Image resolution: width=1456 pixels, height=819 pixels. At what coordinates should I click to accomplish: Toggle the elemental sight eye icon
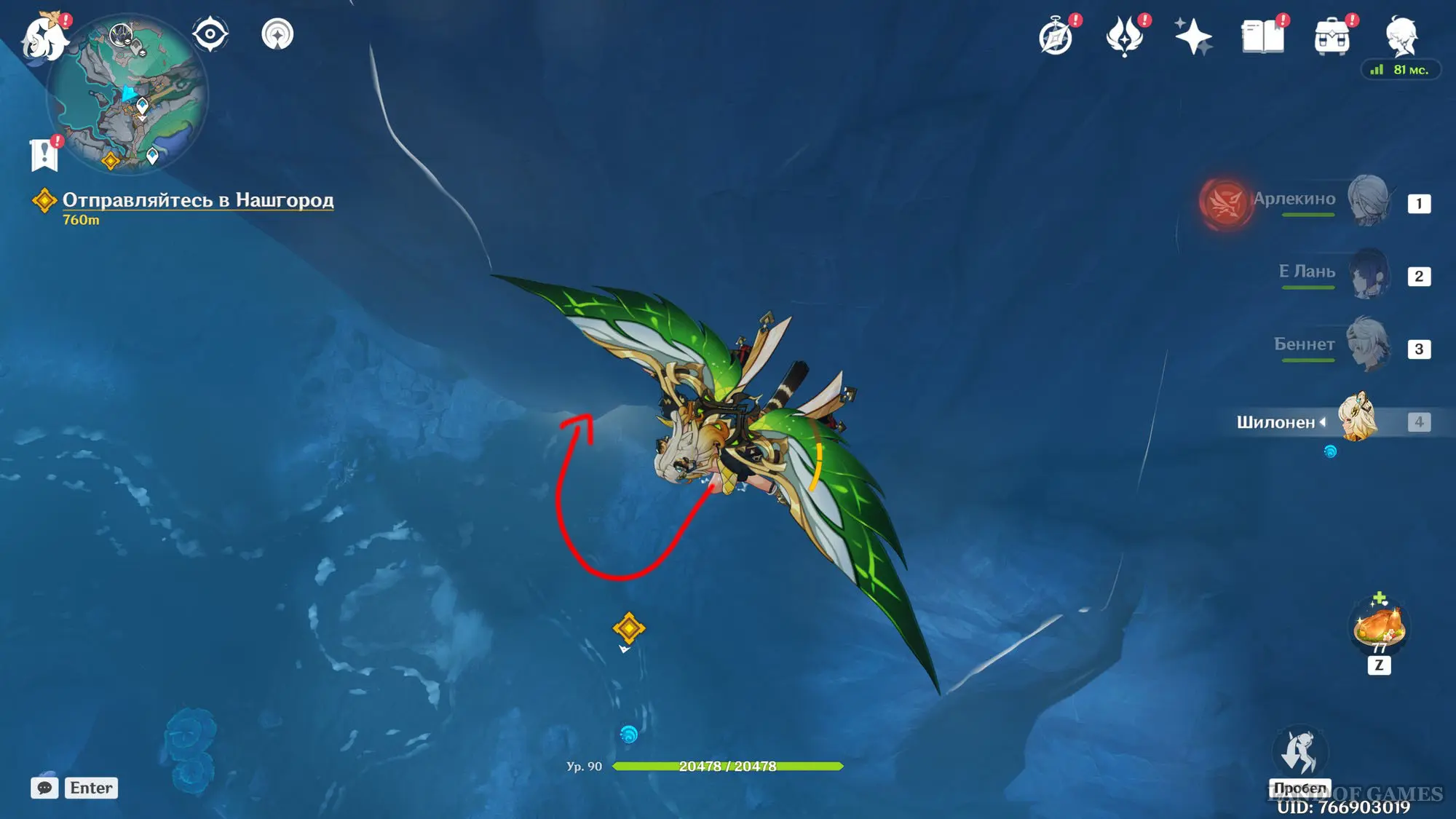210,34
